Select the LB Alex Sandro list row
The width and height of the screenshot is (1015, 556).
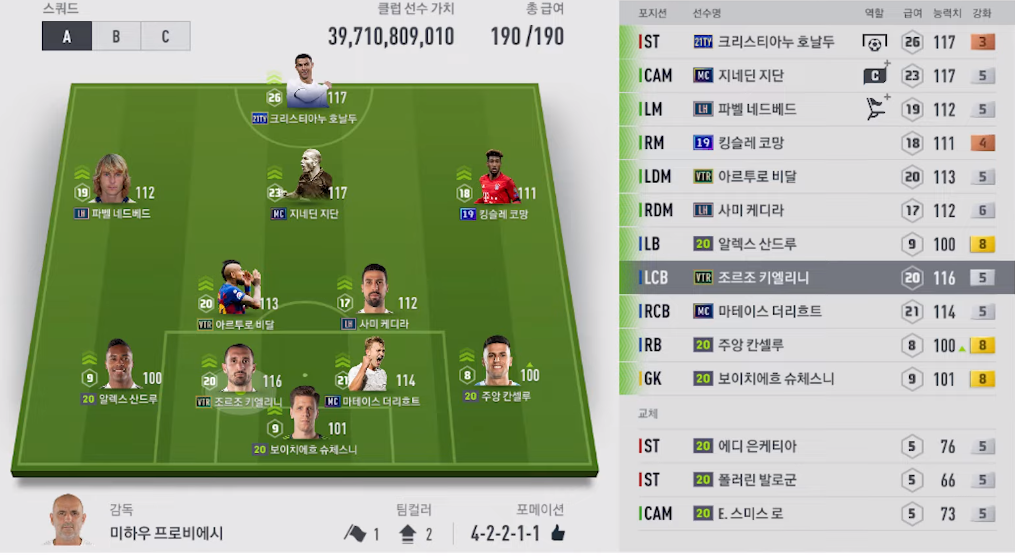(x=815, y=244)
